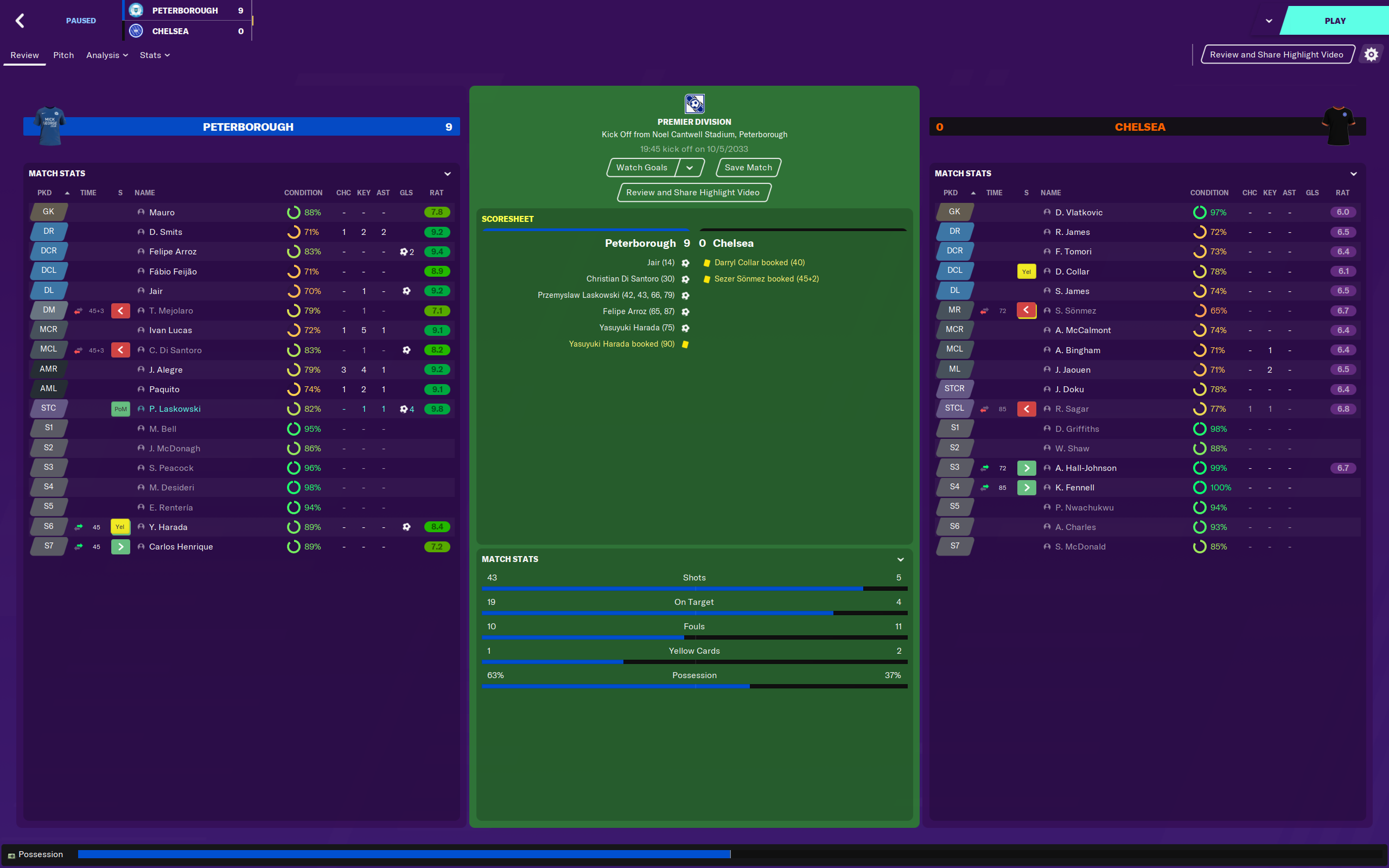Go back using the top-left arrow
The image size is (1389, 868).
tap(20, 21)
